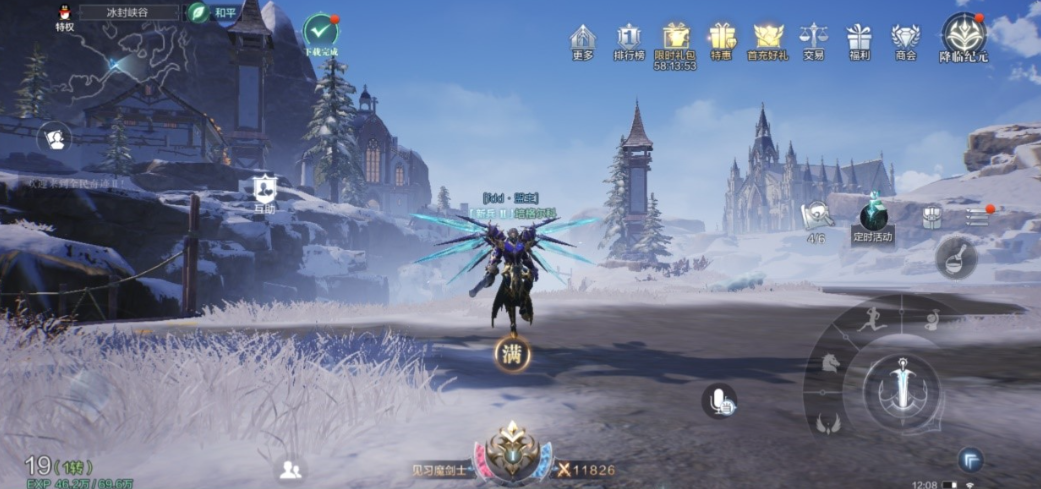
Task: Use the potion flask button
Action: click(955, 257)
